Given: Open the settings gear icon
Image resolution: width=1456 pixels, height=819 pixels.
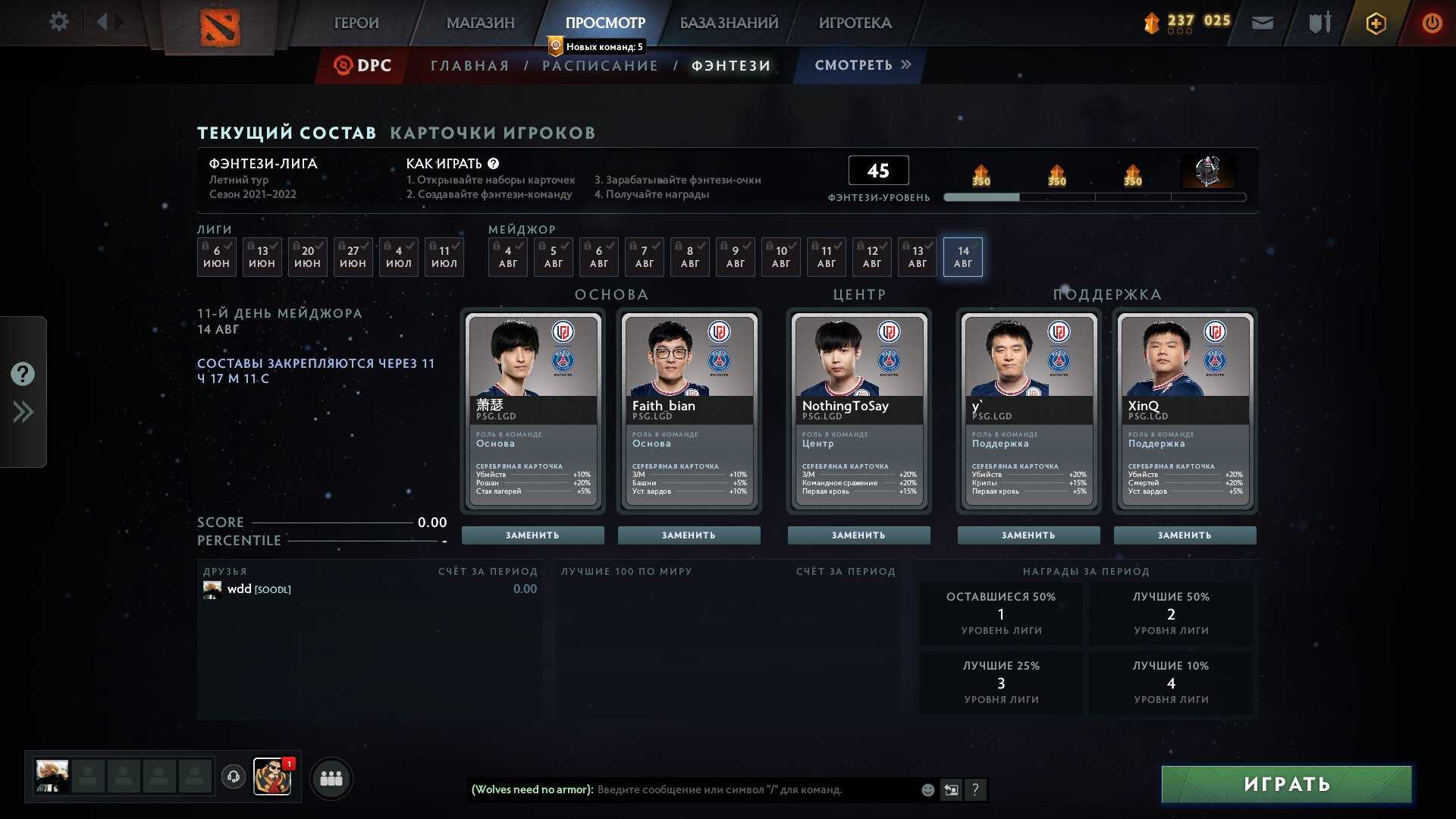Looking at the screenshot, I should pos(58,22).
